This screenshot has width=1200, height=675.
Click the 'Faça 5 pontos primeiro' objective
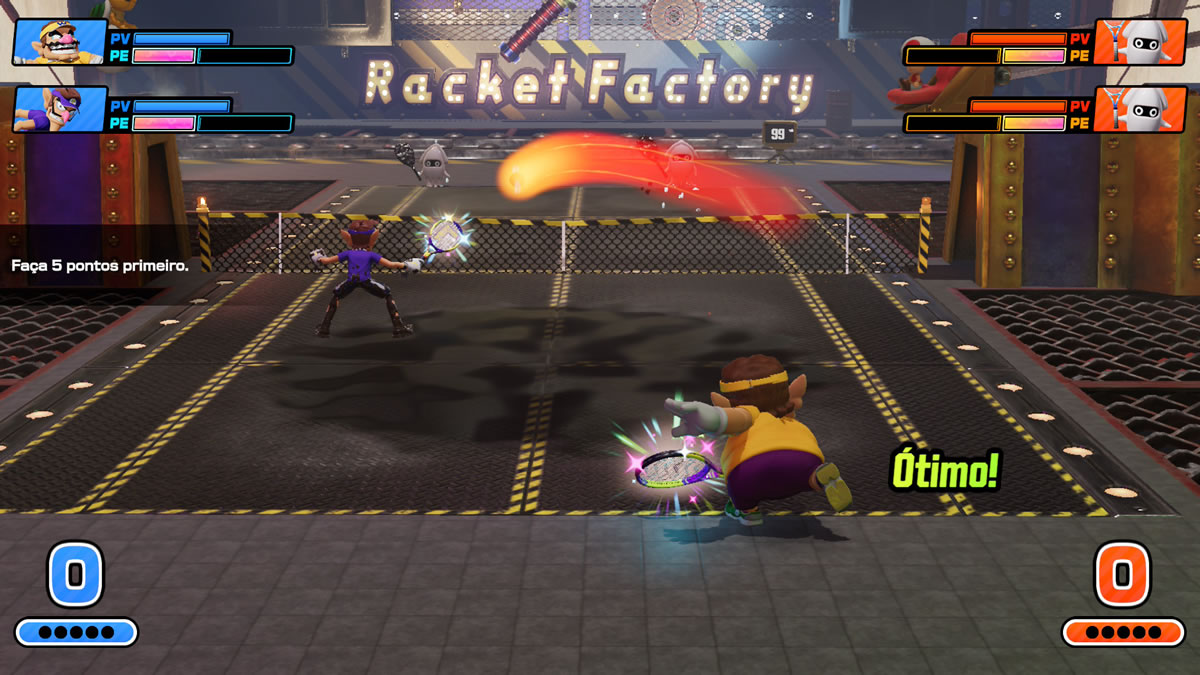click(x=100, y=266)
